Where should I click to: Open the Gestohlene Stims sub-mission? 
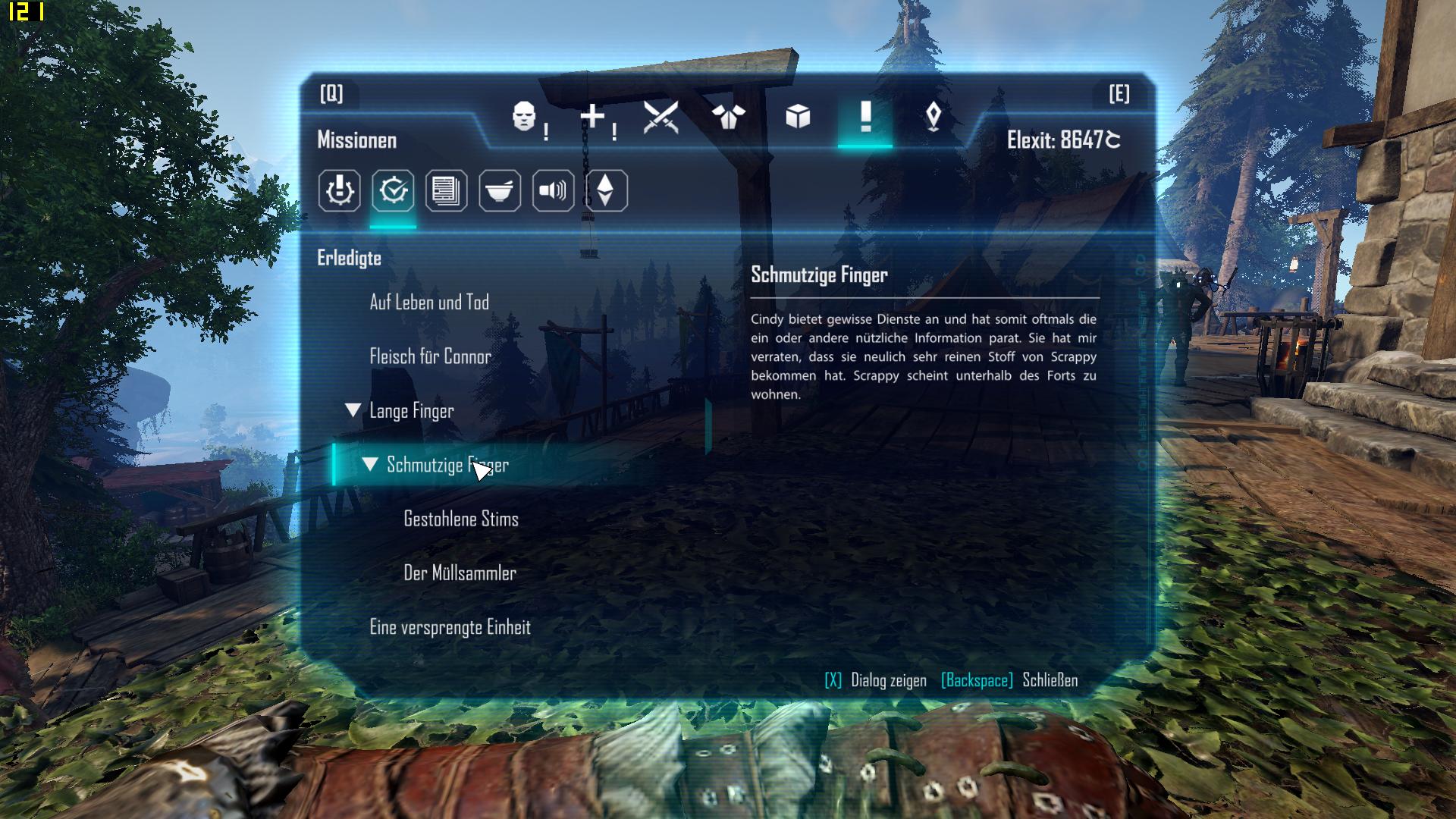461,519
